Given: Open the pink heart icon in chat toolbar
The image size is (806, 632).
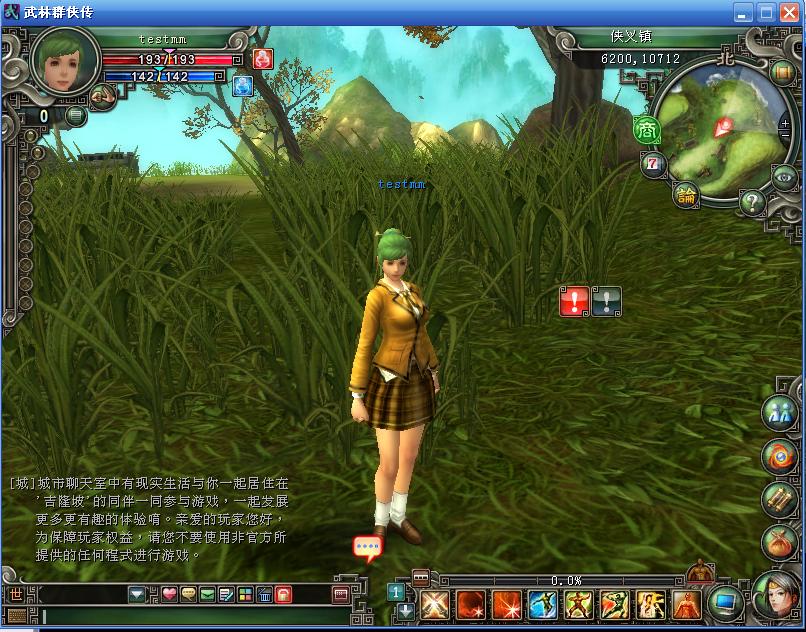Looking at the screenshot, I should pos(169,595).
